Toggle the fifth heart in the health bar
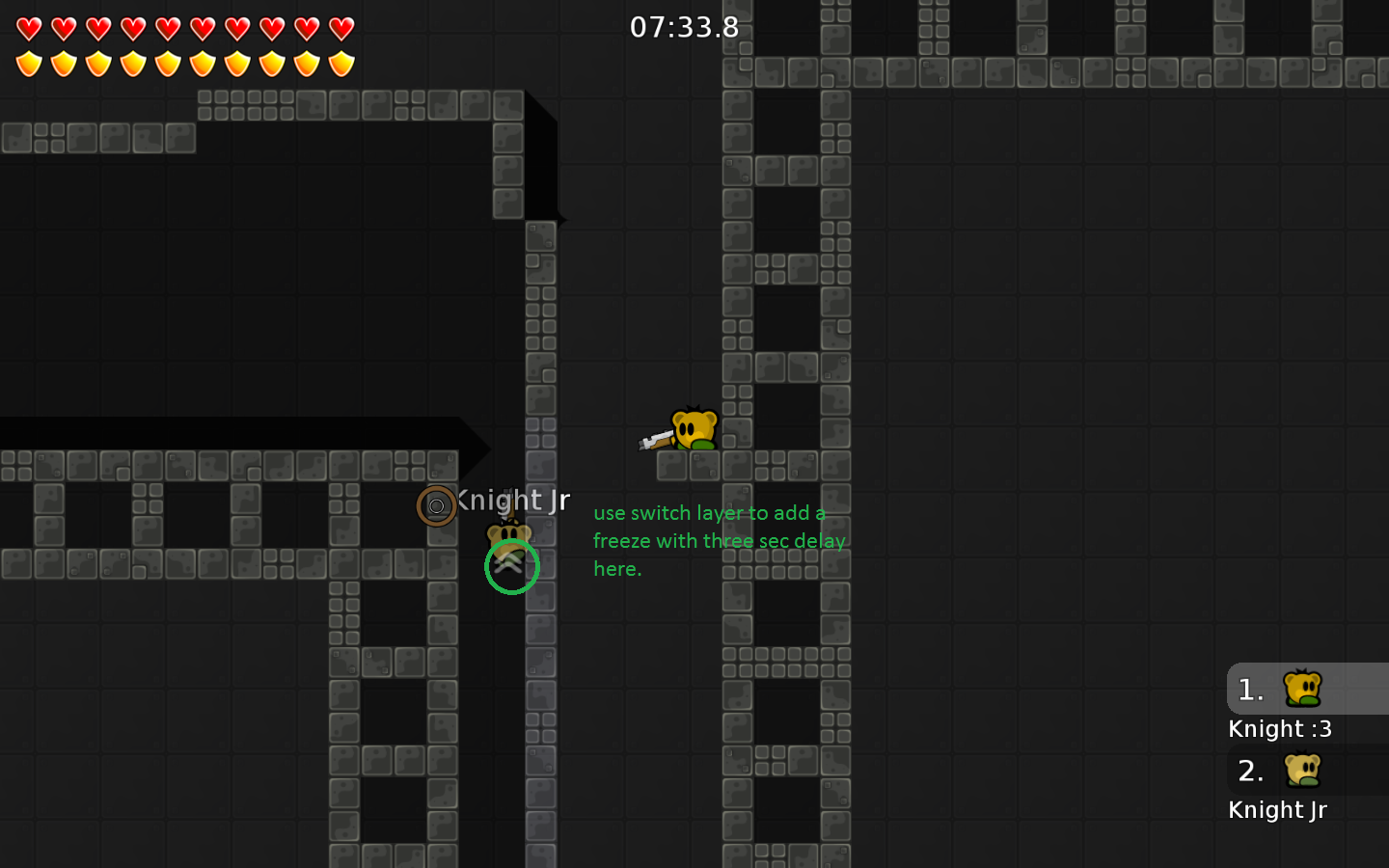This screenshot has height=868, width=1389. coord(169,29)
